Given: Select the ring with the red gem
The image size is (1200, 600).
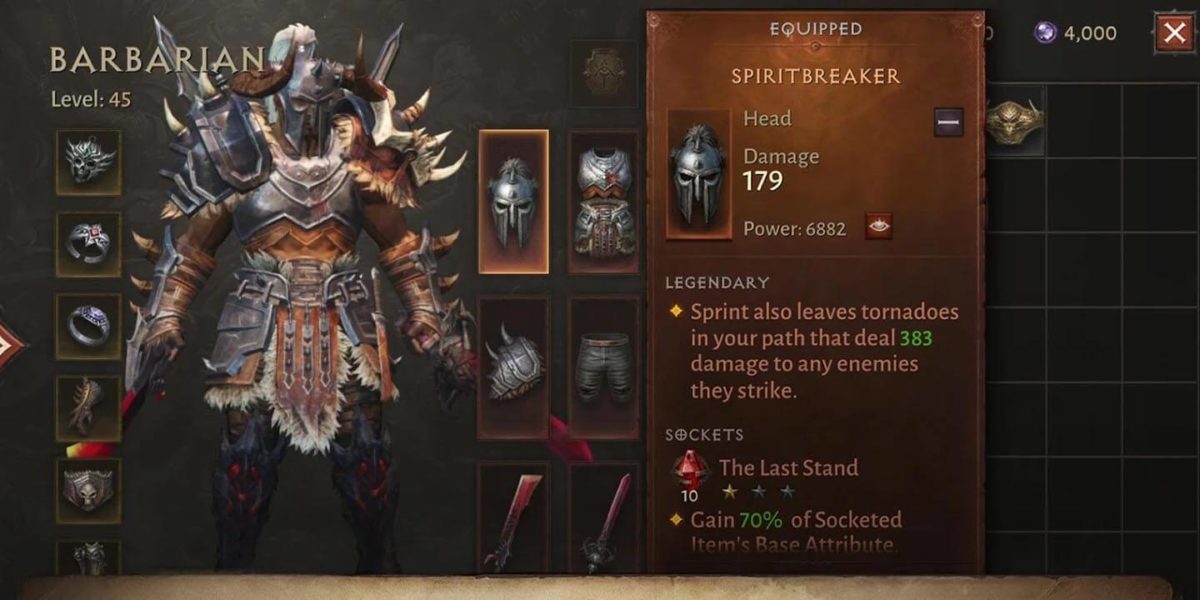Looking at the screenshot, I should tap(88, 243).
